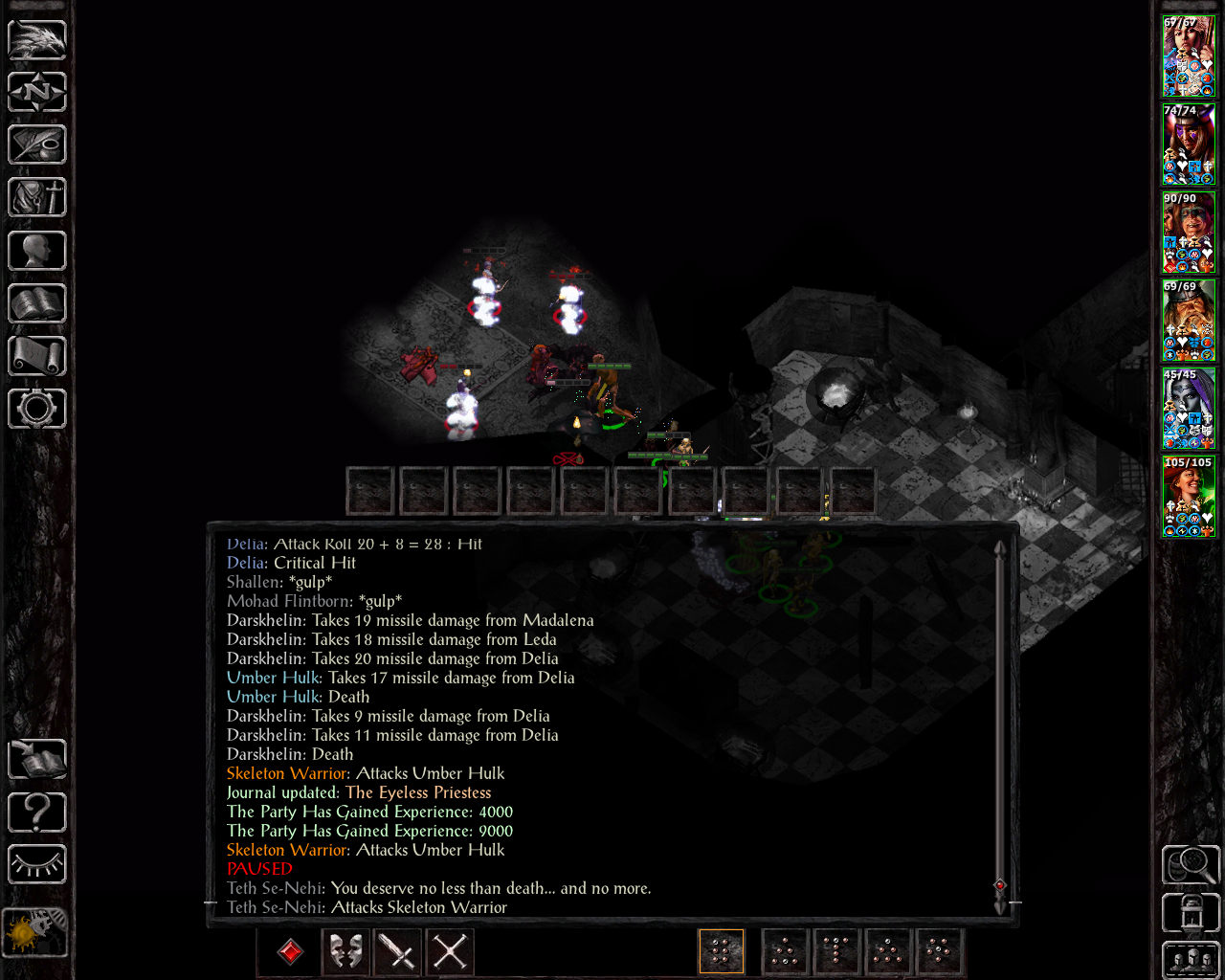Select the red-haired portrait with 105 HP
The height and width of the screenshot is (980, 1225).
(x=1189, y=497)
